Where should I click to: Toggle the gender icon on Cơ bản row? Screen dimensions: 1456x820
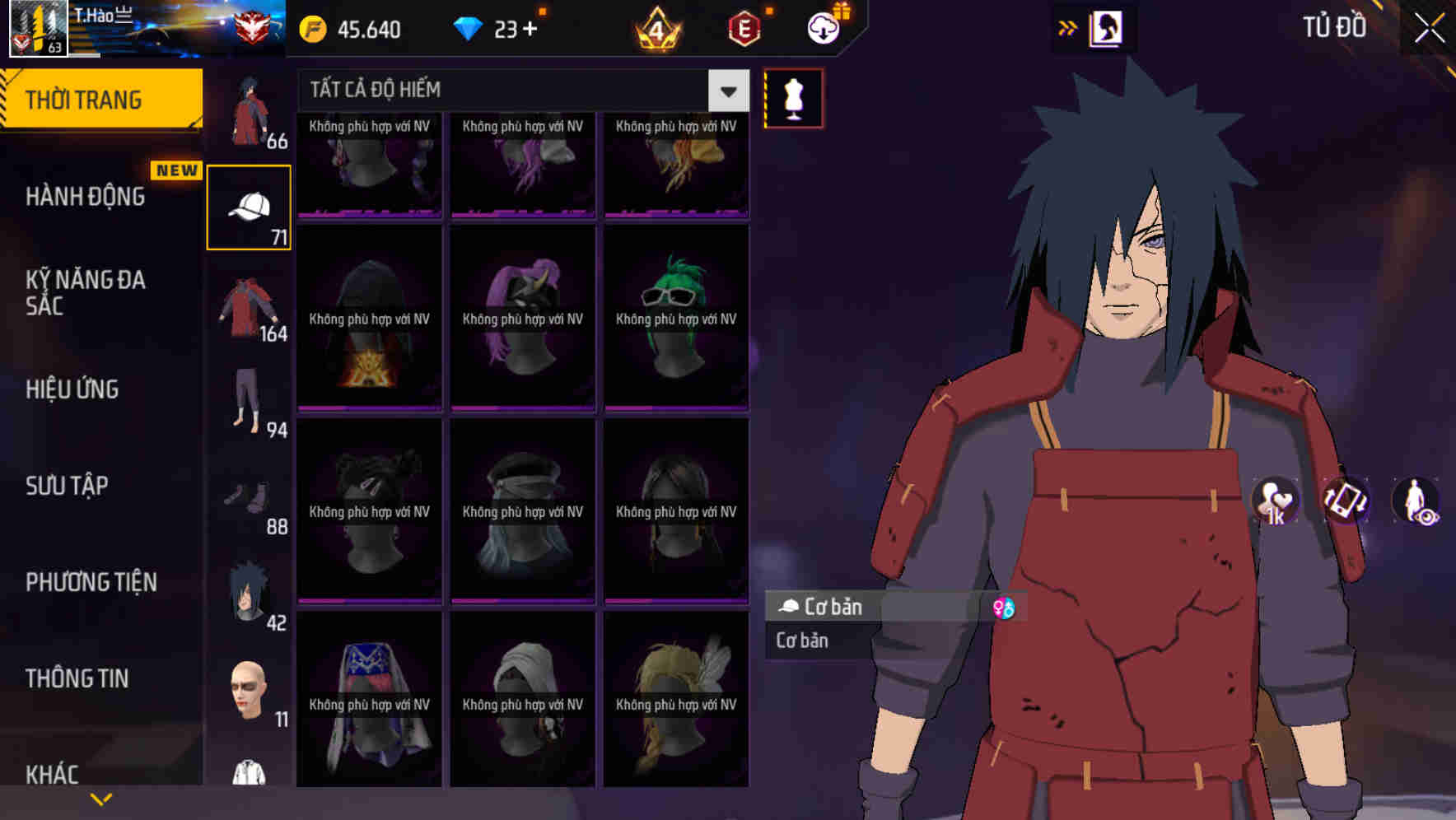tap(1005, 607)
